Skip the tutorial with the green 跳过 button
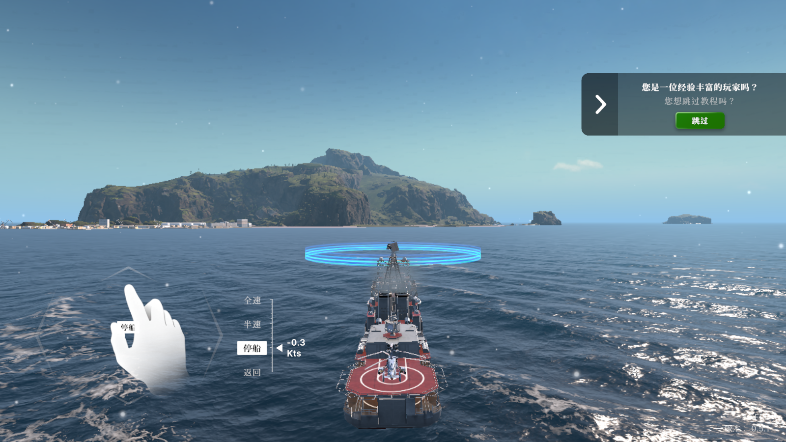786x442 pixels. click(x=699, y=120)
